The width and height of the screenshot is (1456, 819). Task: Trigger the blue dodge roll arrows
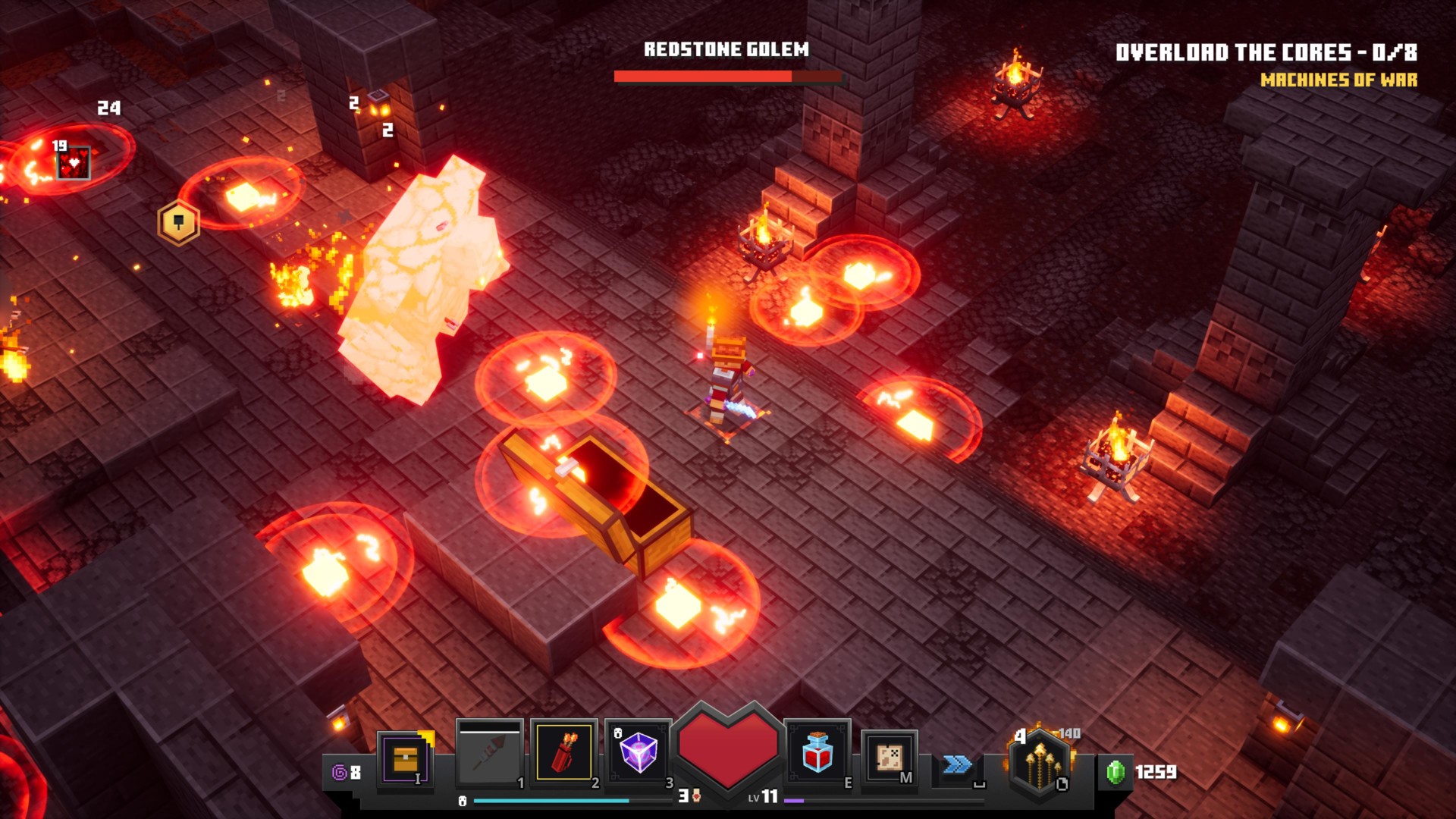957,764
